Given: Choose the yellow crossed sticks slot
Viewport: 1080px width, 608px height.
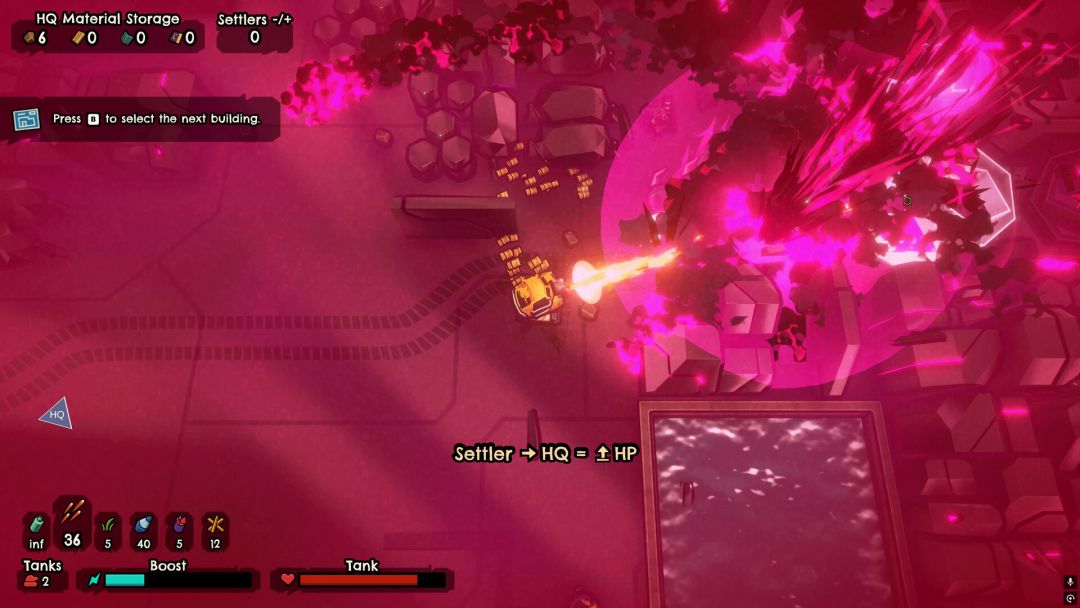Looking at the screenshot, I should click(x=215, y=531).
